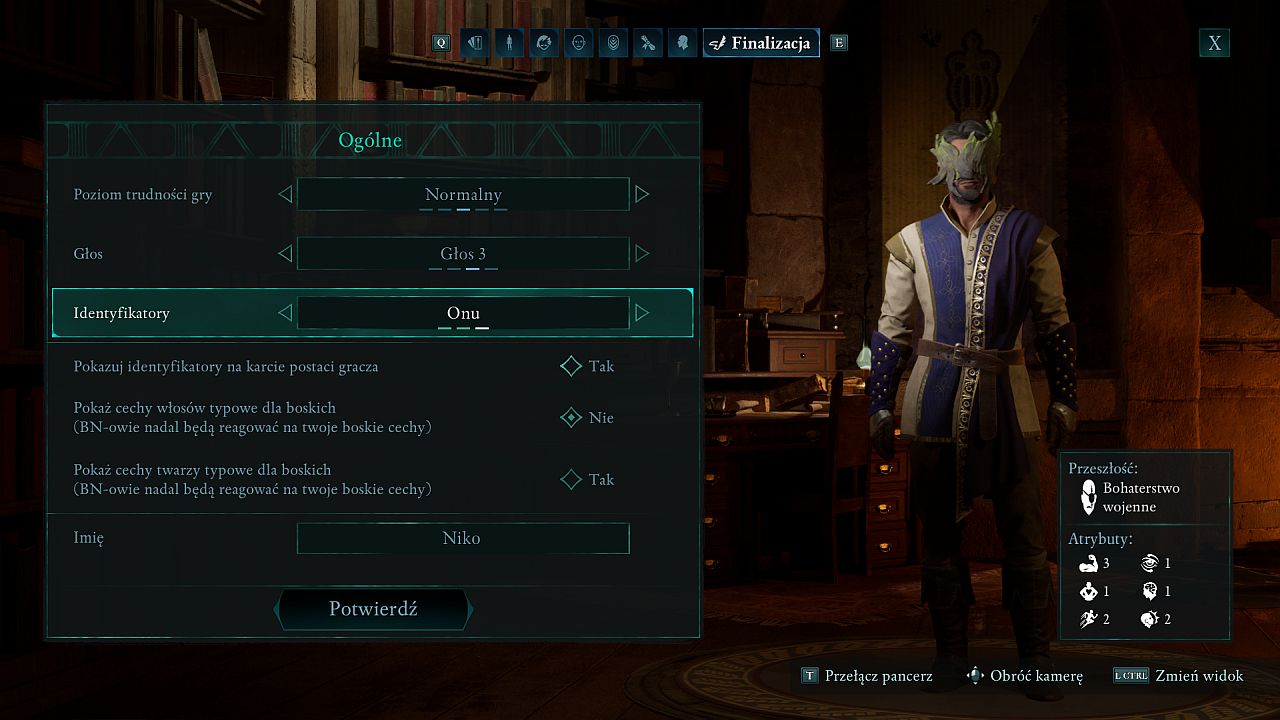Toggle godlike hair features display
This screenshot has width=1280, height=720.
(x=571, y=418)
